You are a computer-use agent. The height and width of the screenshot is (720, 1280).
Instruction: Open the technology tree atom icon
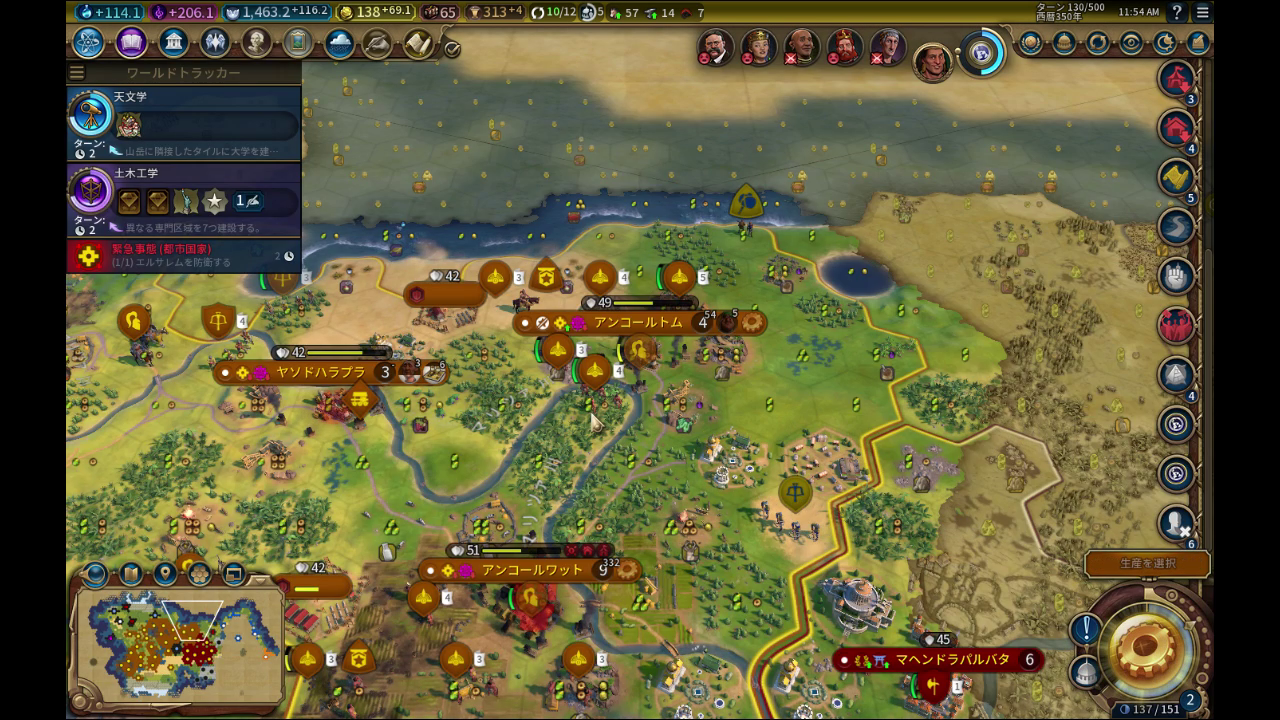coord(88,43)
